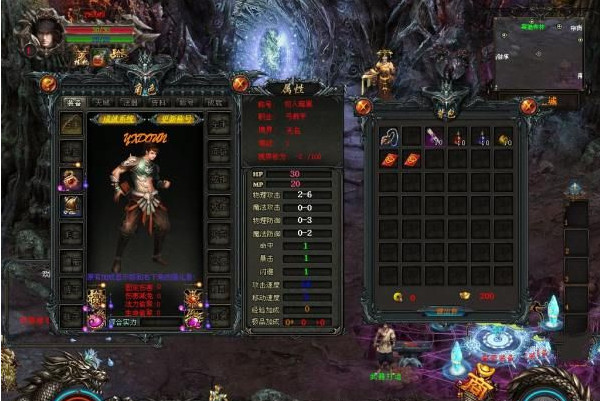Click the player portrait avatar
This screenshot has width=600, height=401.
[42, 30]
